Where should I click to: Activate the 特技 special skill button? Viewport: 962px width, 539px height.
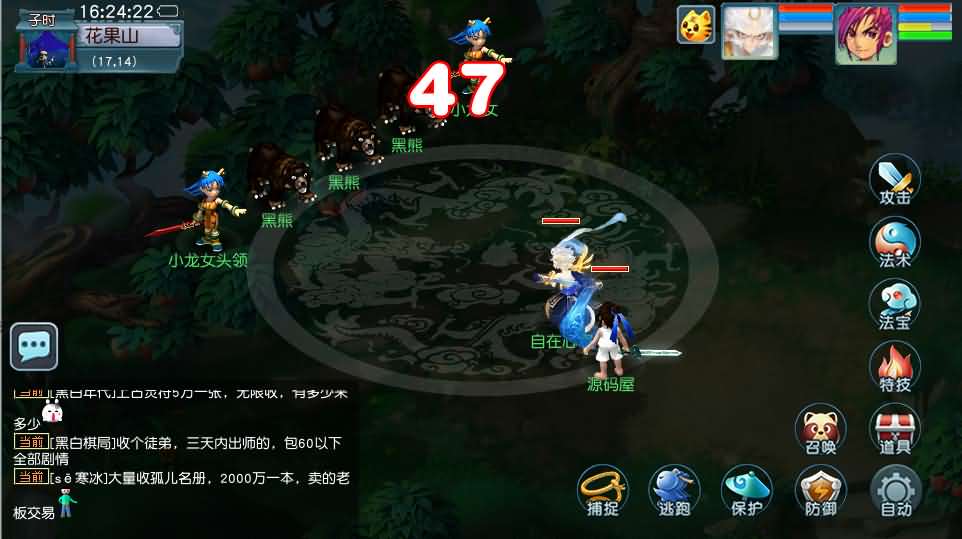click(x=895, y=367)
